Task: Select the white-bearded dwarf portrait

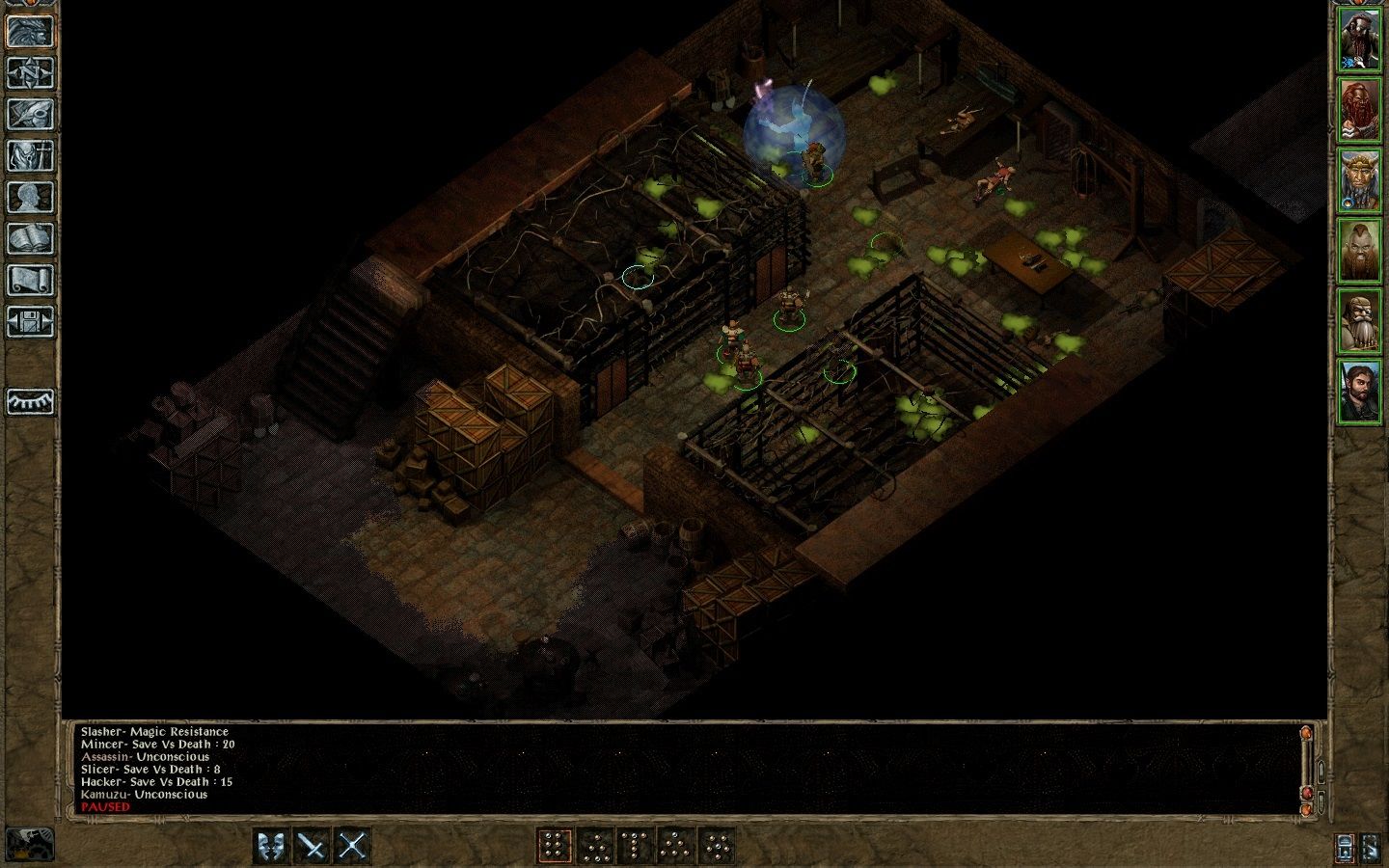Action: [x=1359, y=321]
